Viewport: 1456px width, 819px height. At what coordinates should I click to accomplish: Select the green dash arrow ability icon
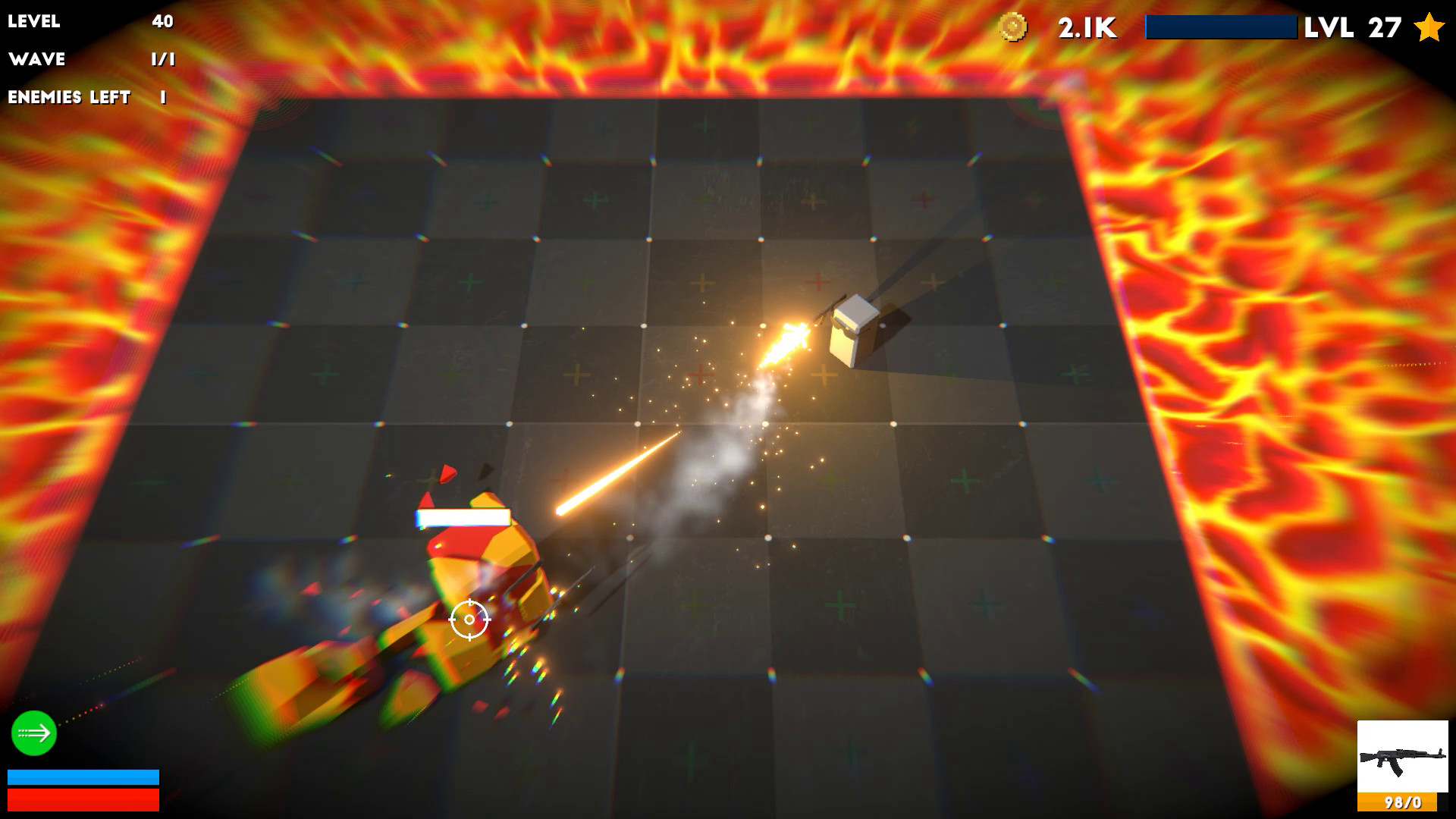point(33,733)
